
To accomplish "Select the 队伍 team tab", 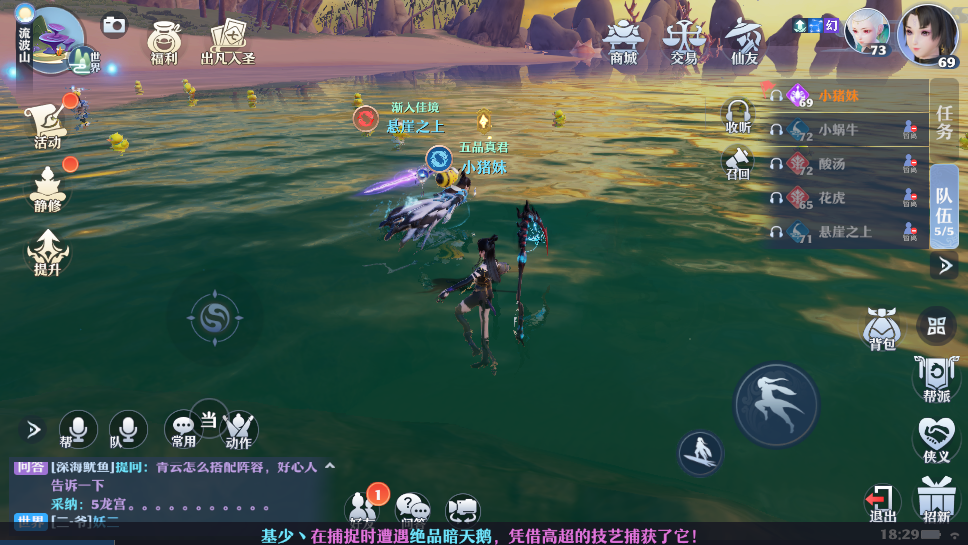I will click(x=944, y=206).
